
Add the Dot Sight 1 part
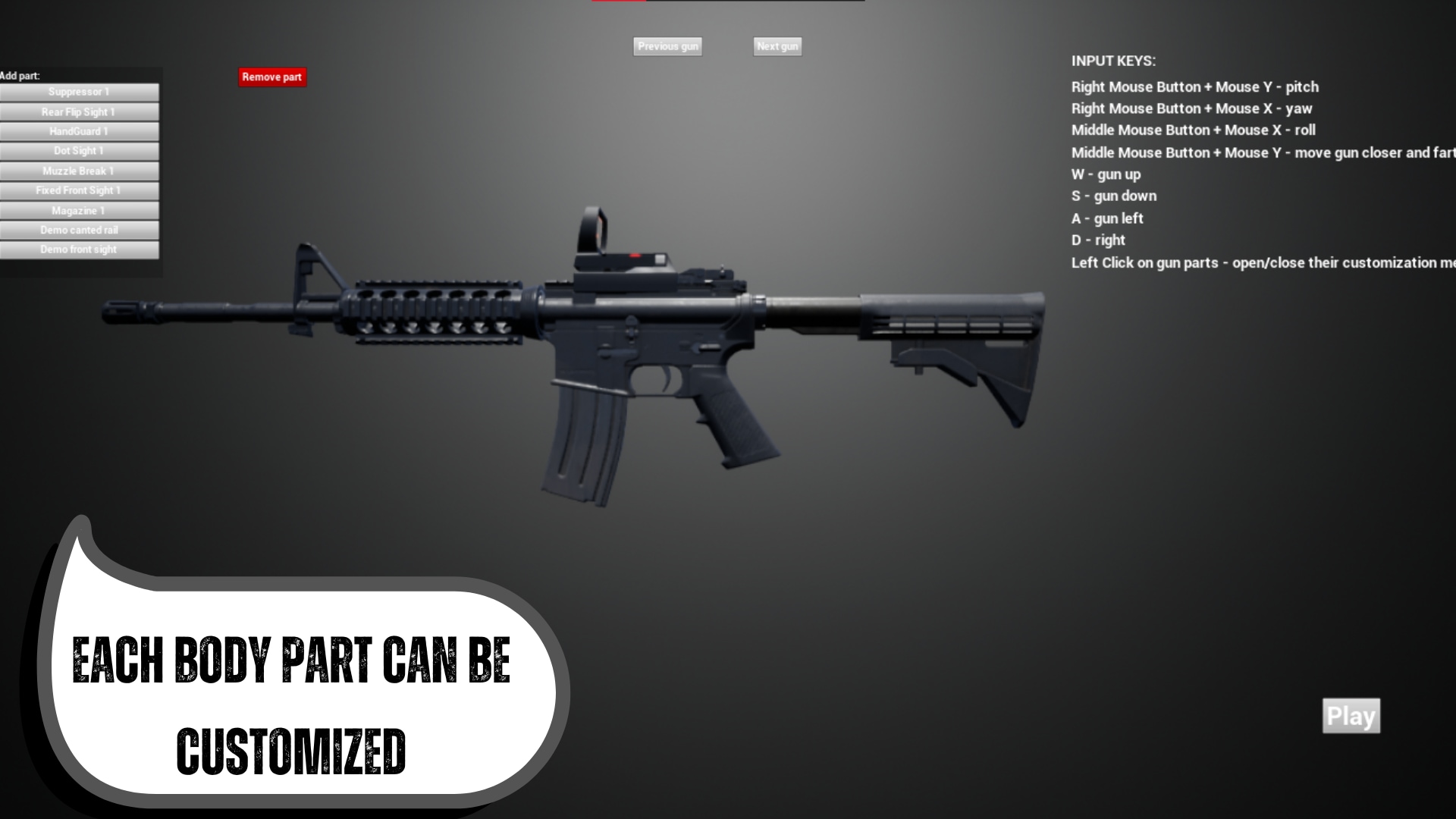pos(79,151)
